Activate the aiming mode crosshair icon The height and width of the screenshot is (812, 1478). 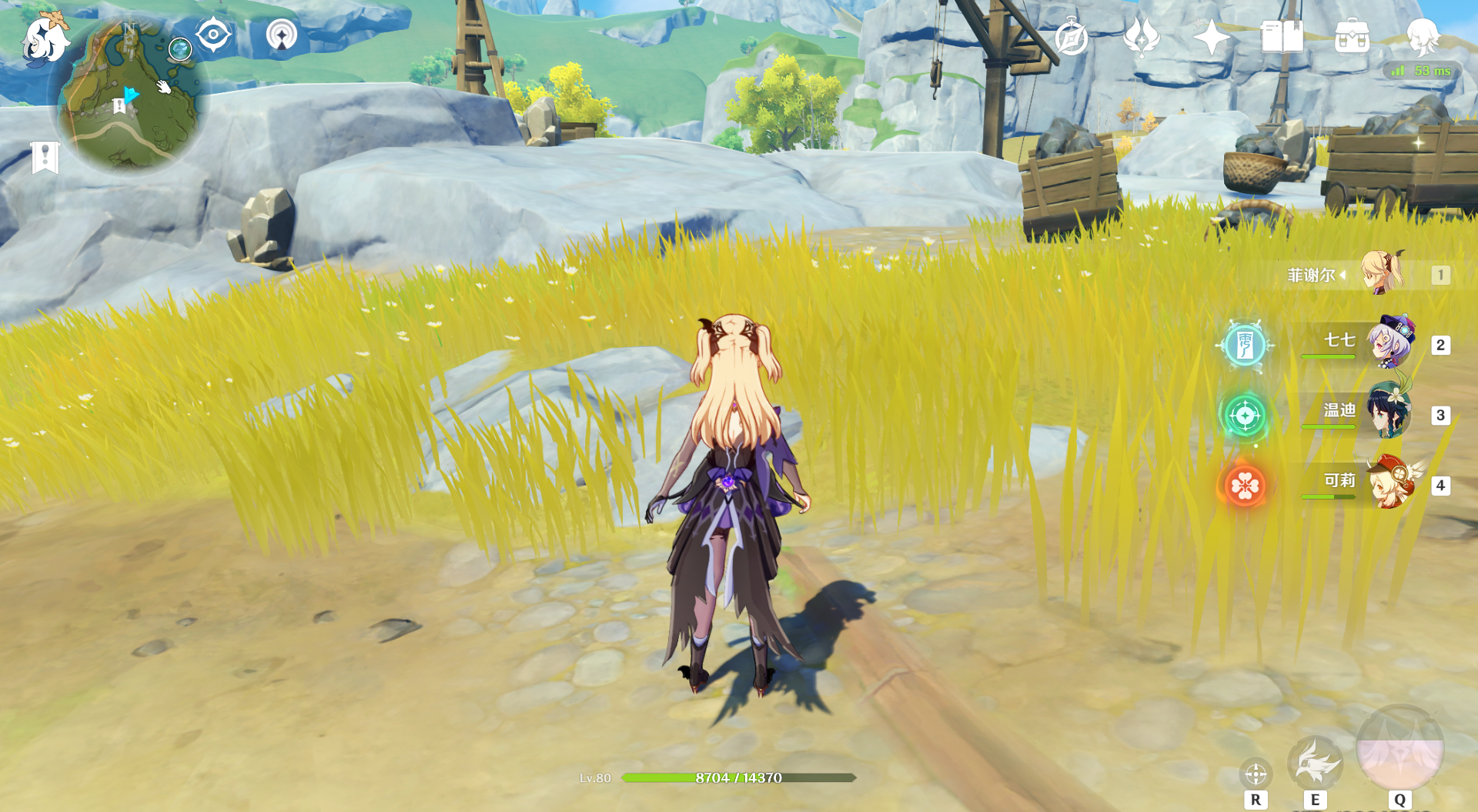pos(1256,774)
